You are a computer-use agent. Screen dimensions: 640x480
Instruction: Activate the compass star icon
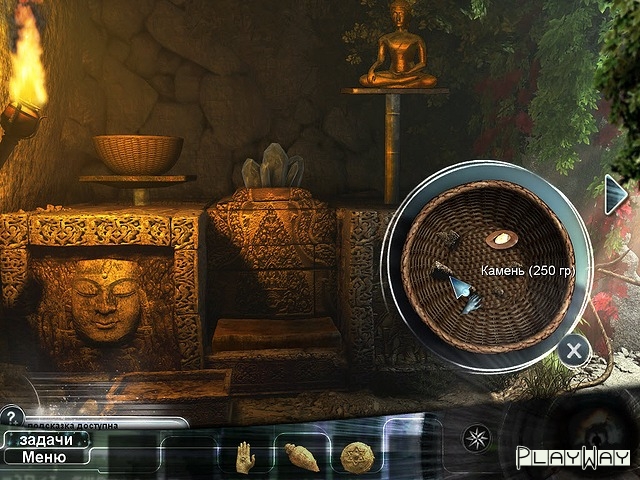[475, 438]
